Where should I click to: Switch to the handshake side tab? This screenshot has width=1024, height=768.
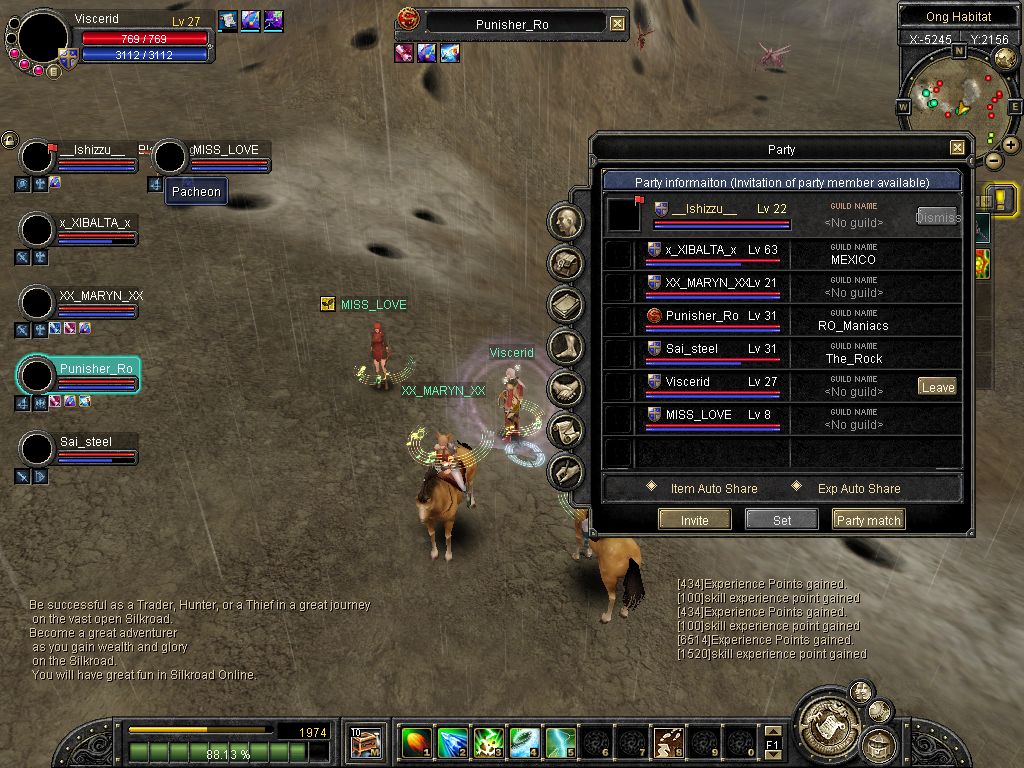tap(566, 388)
